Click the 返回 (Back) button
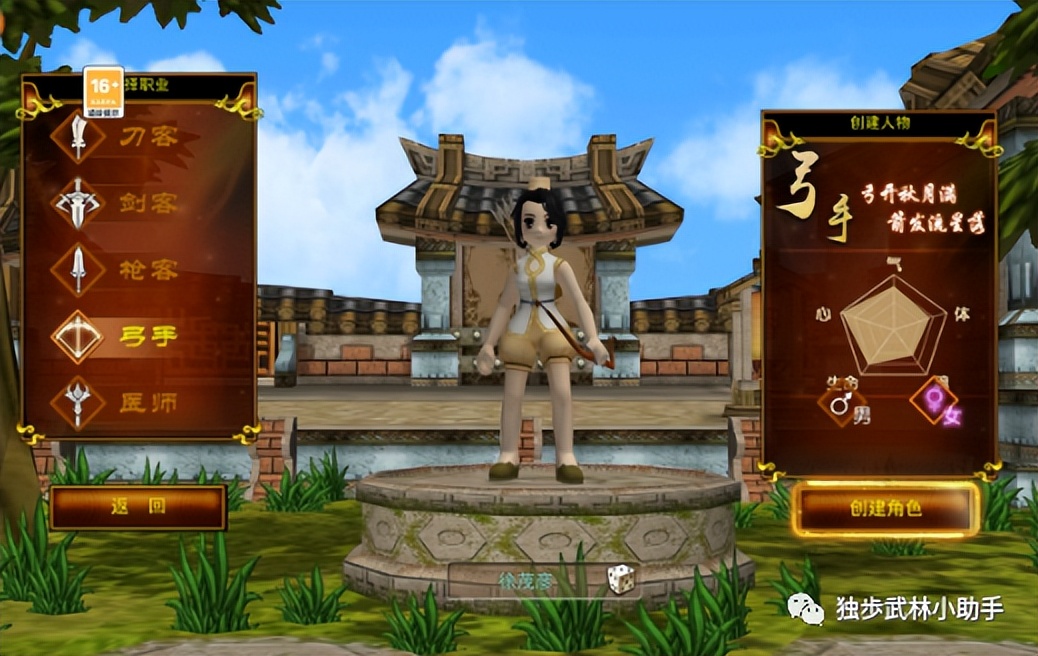This screenshot has height=656, width=1038. click(138, 507)
